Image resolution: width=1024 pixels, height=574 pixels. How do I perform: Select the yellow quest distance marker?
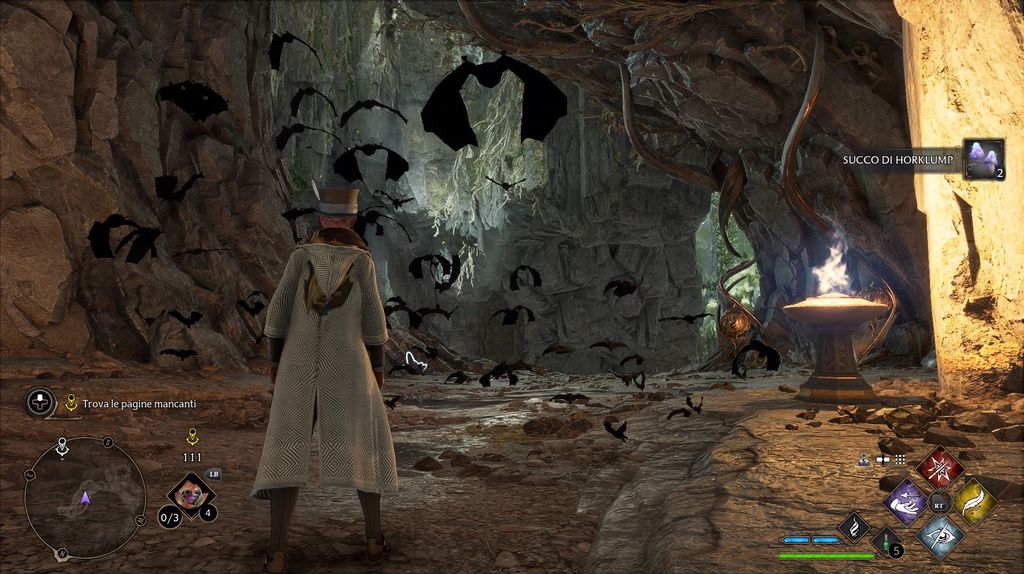[x=191, y=436]
